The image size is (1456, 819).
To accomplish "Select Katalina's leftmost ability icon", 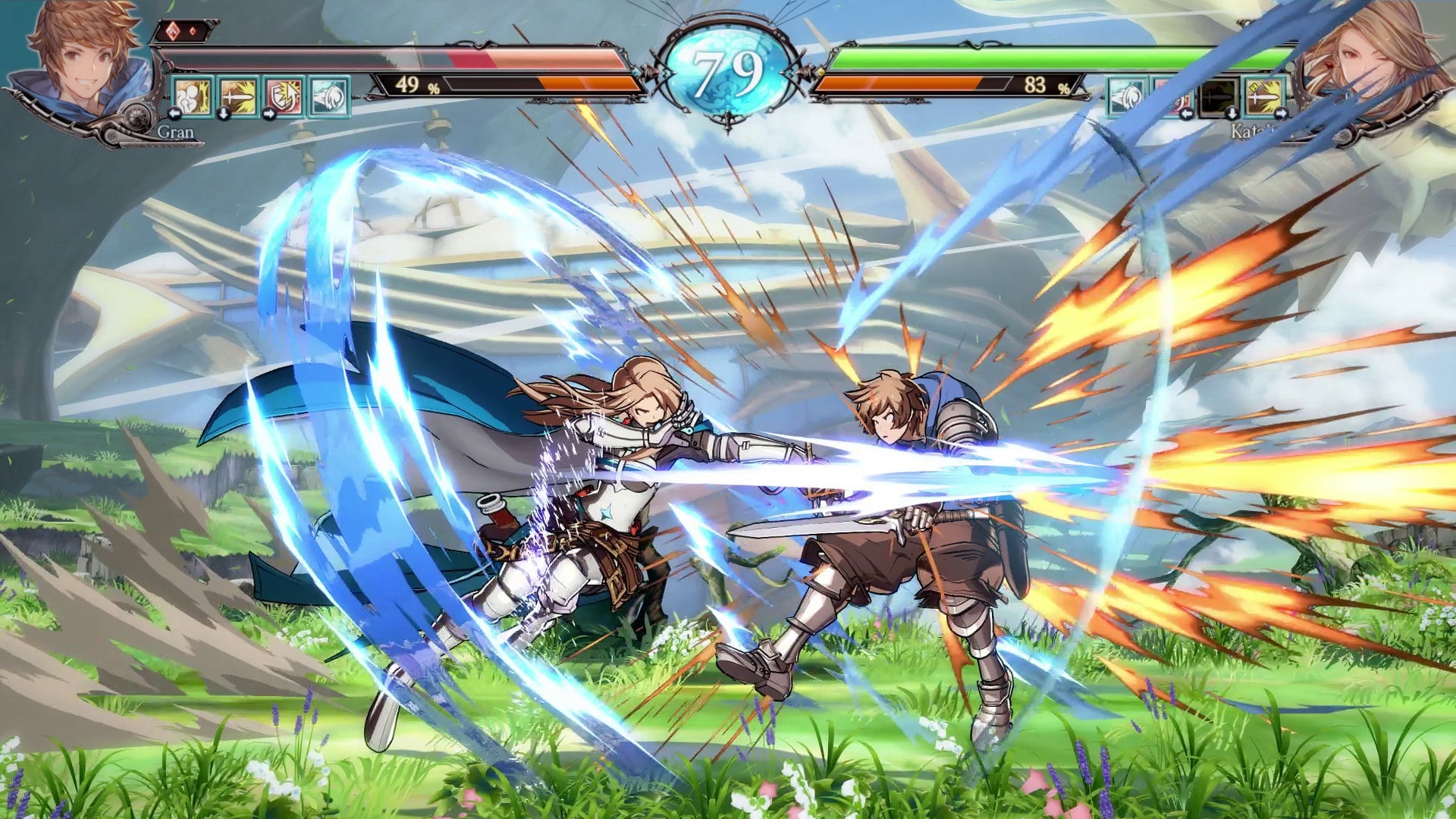I will tap(1127, 98).
